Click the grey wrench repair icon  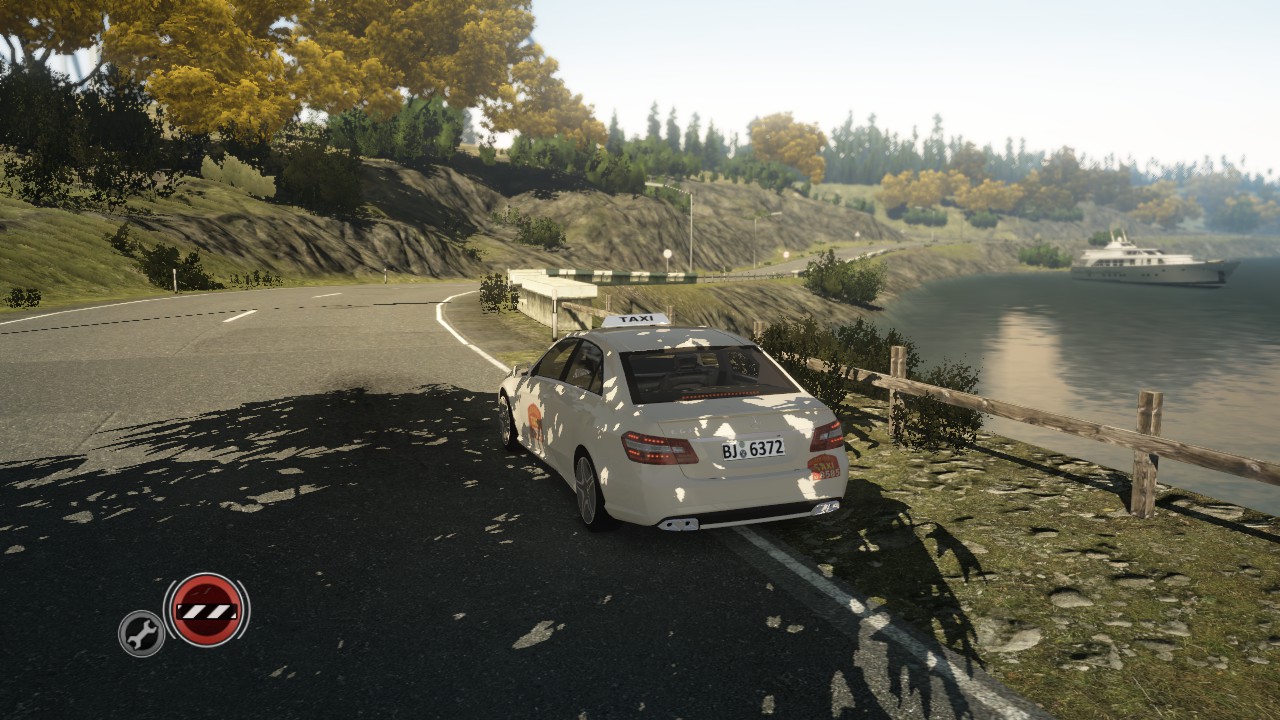click(141, 633)
